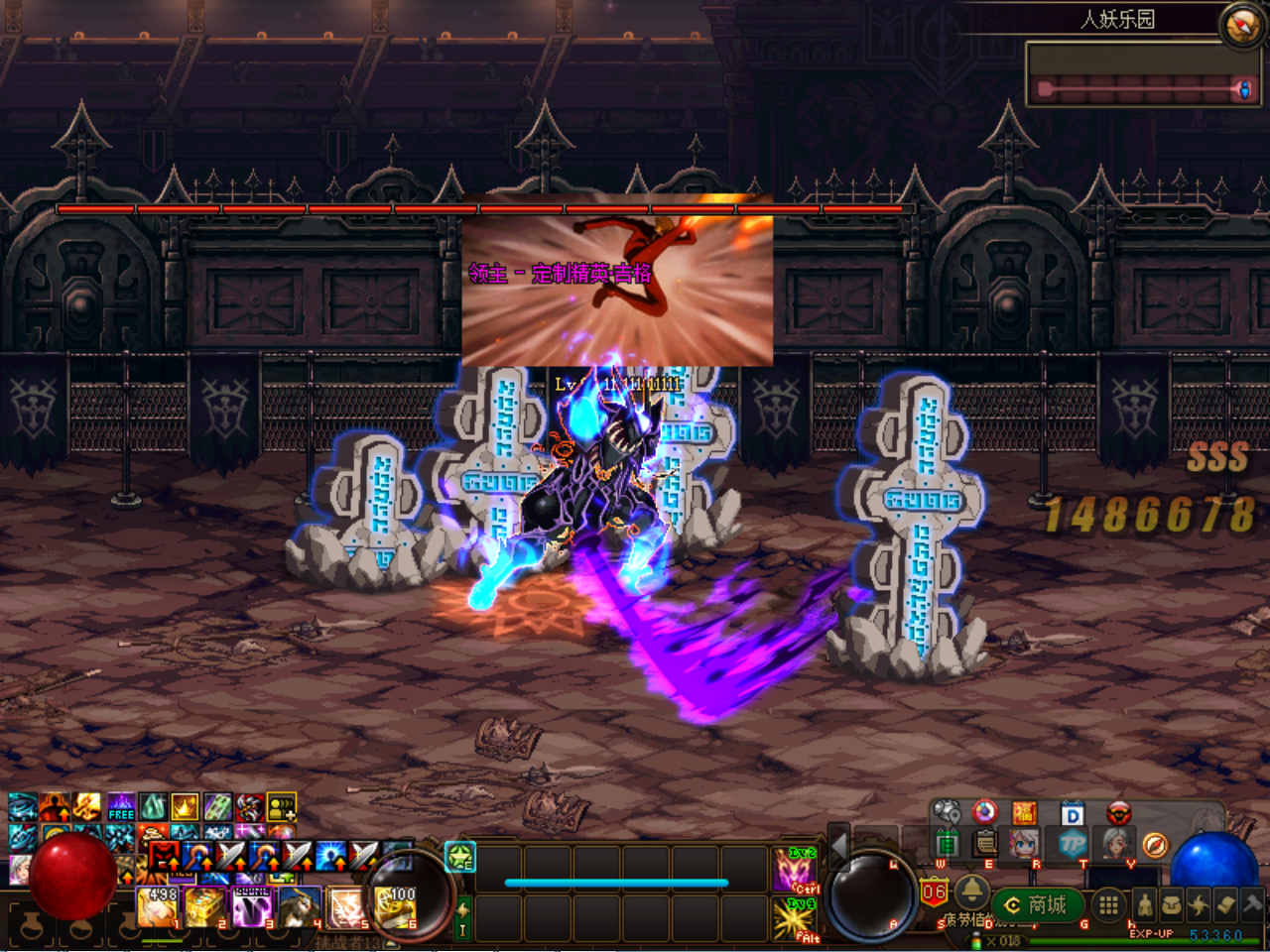This screenshot has width=1270, height=952.
Task: Click the green calendar icon above hotkey W
Action: 949,845
